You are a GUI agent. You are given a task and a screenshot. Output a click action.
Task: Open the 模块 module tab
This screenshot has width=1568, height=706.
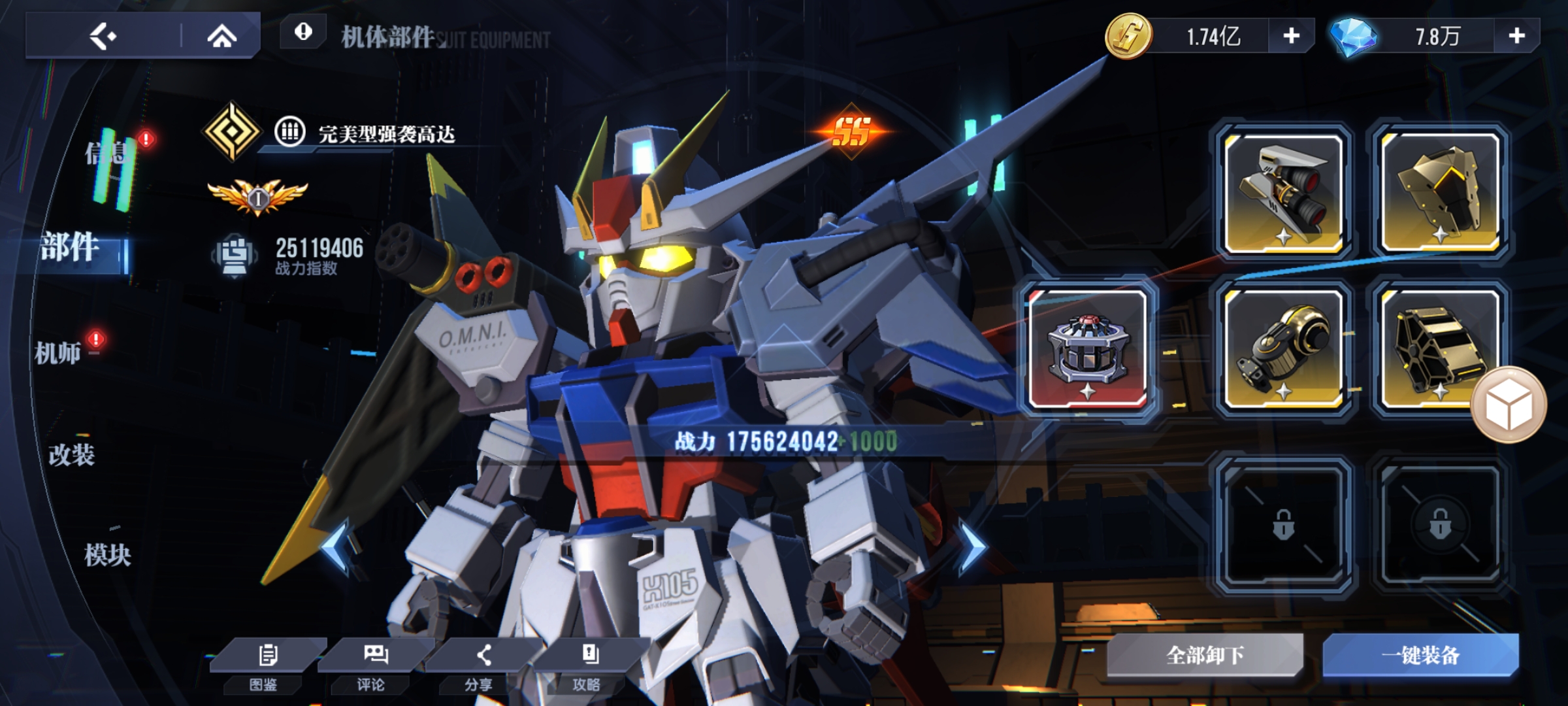coord(108,556)
